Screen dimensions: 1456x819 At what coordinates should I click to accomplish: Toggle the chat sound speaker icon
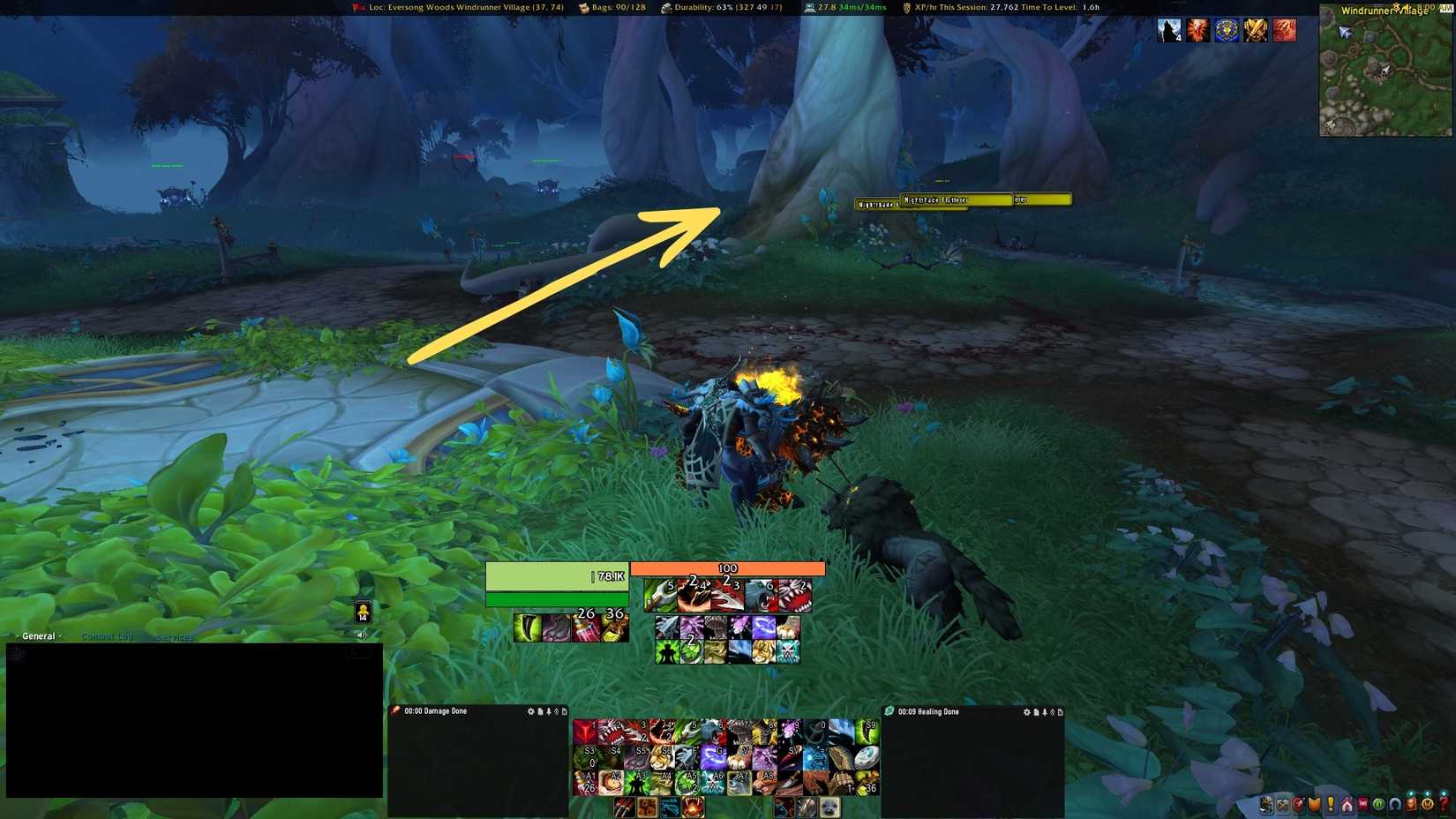click(x=361, y=633)
